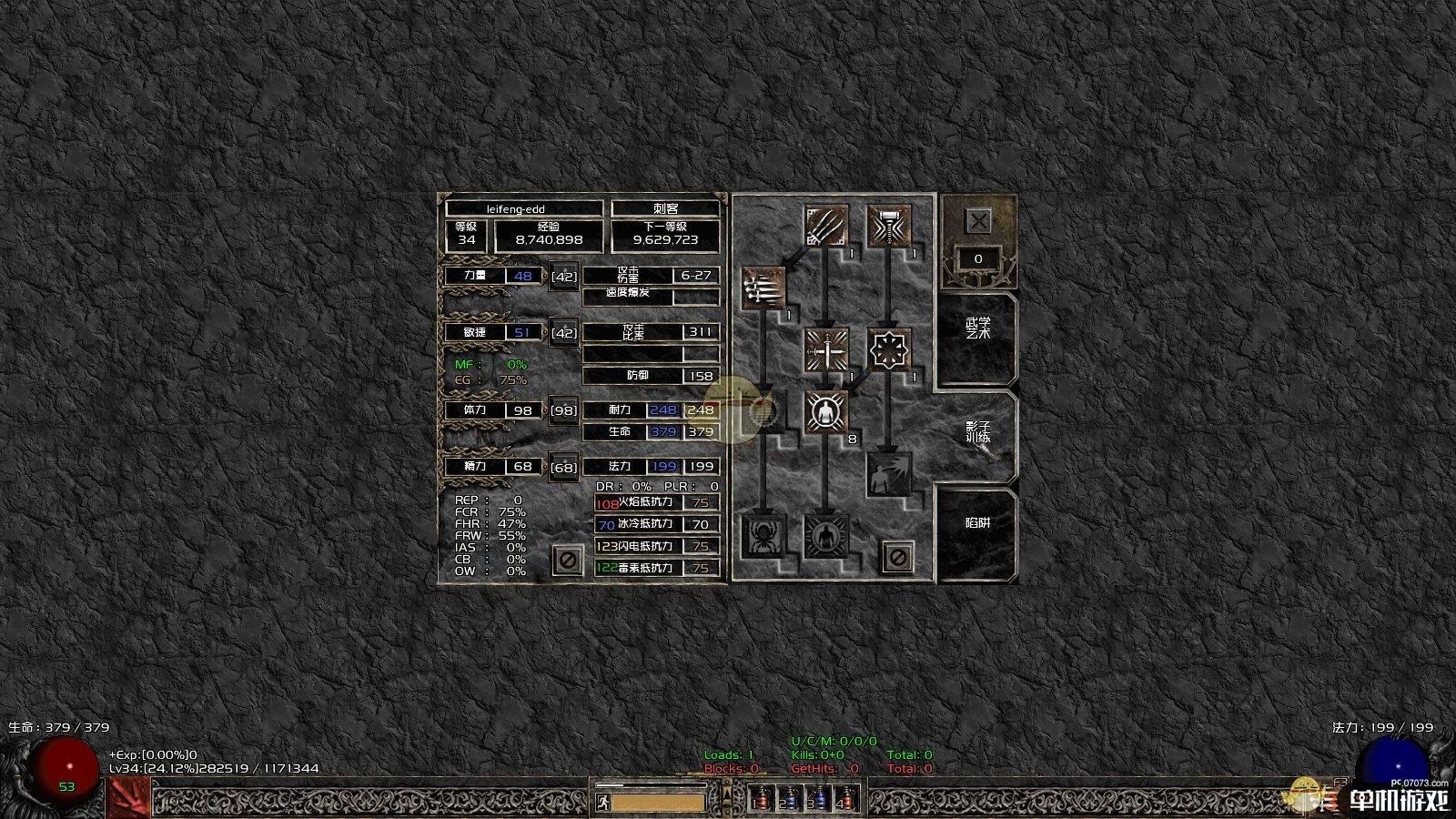Choose the Psychic Hammer skill icon

click(x=889, y=227)
